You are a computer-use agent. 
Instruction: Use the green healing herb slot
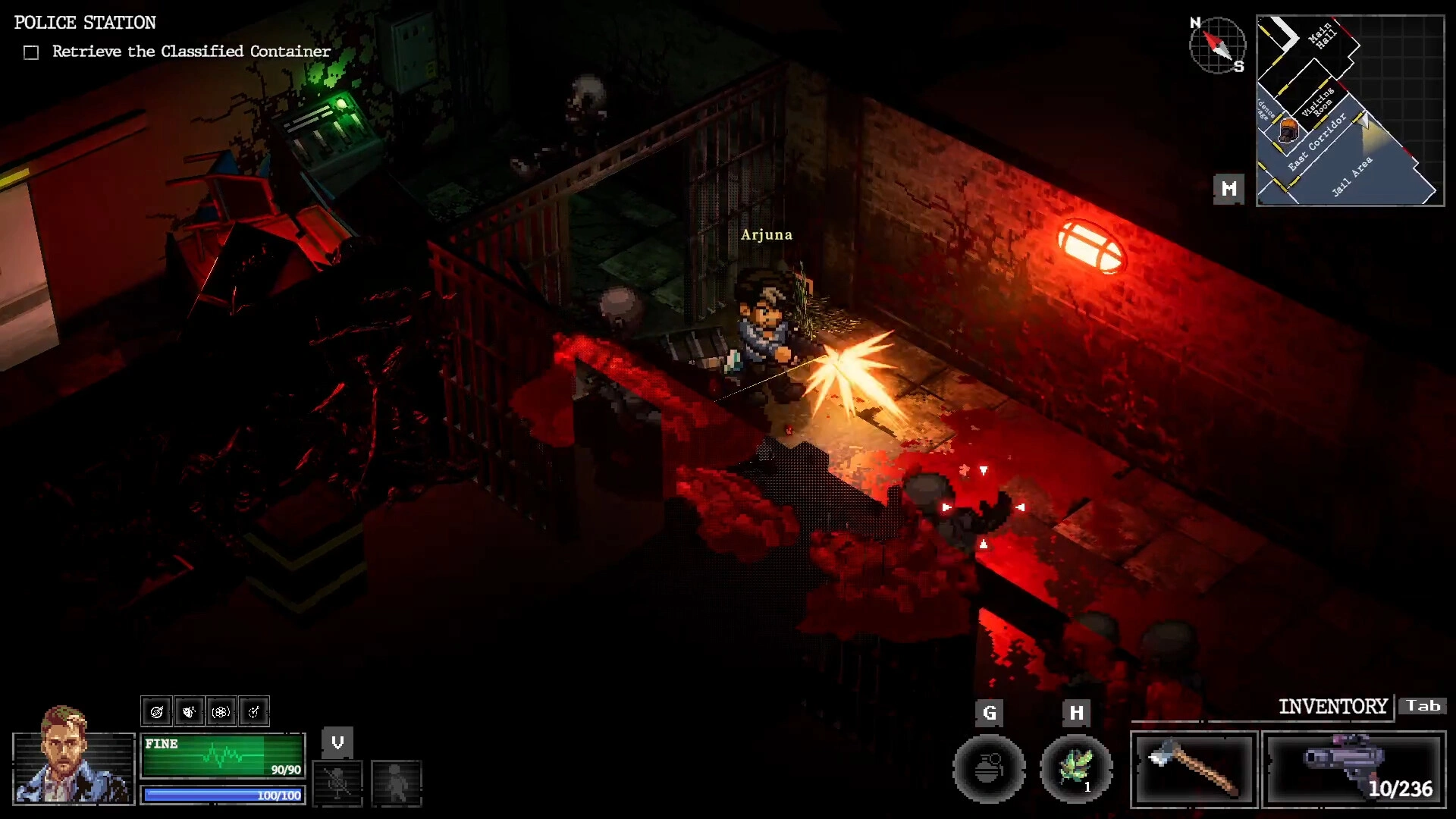point(1075,769)
